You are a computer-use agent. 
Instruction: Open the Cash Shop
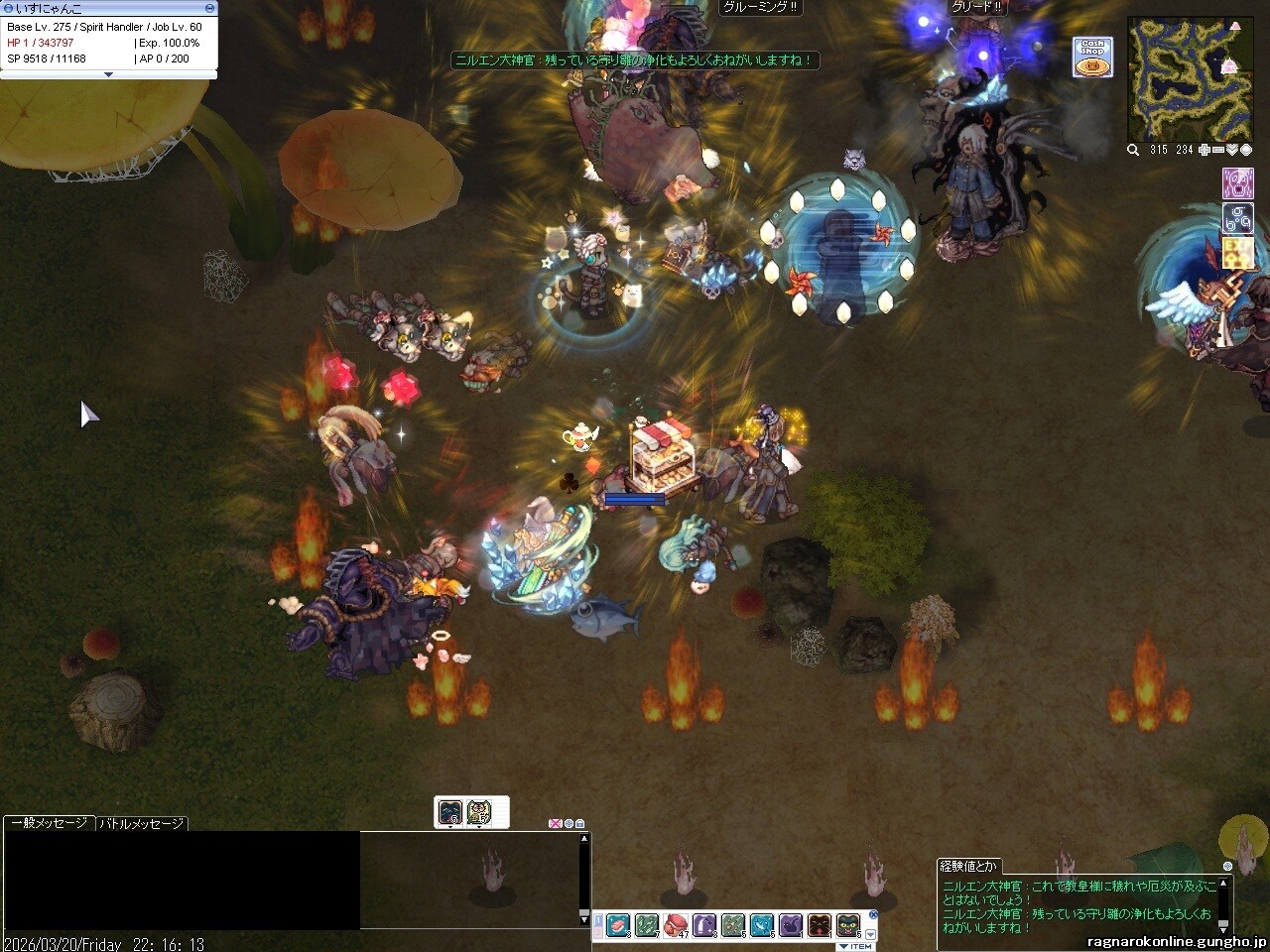(1092, 57)
